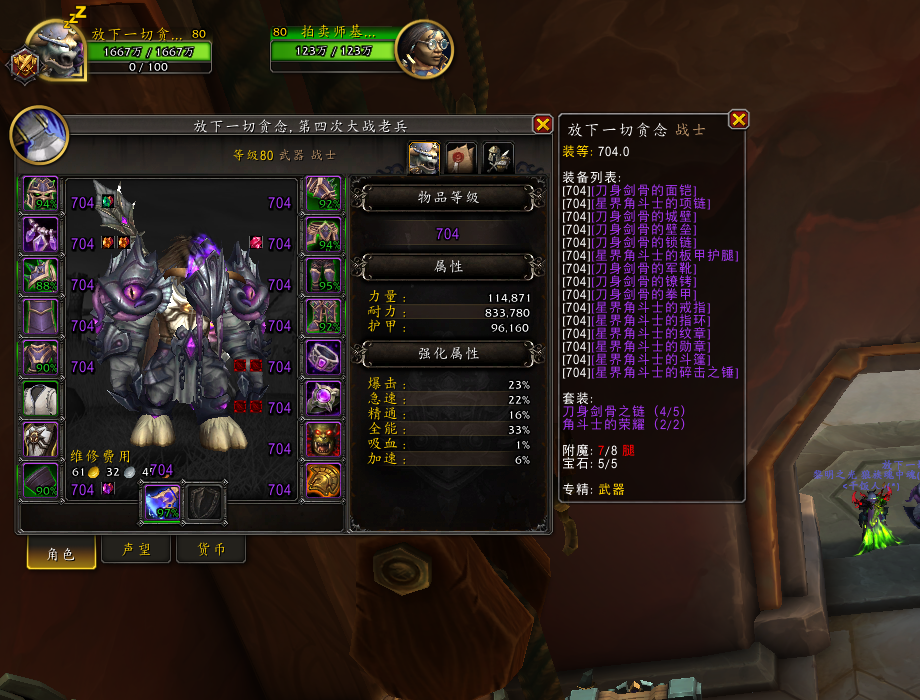
Task: Show the equipment manager pane
Action: 498,158
